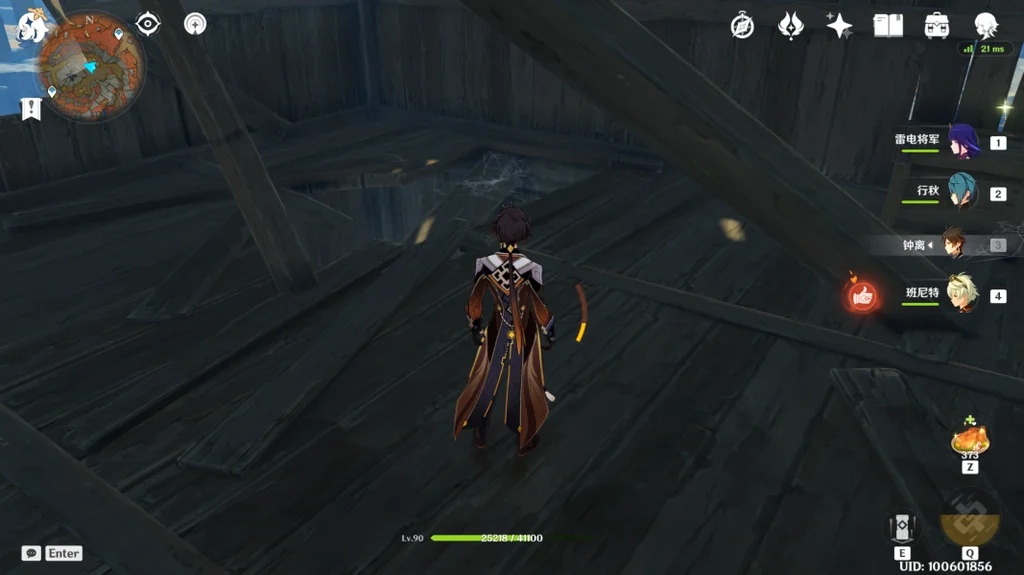
Task: Open the character profile screen
Action: click(x=986, y=26)
